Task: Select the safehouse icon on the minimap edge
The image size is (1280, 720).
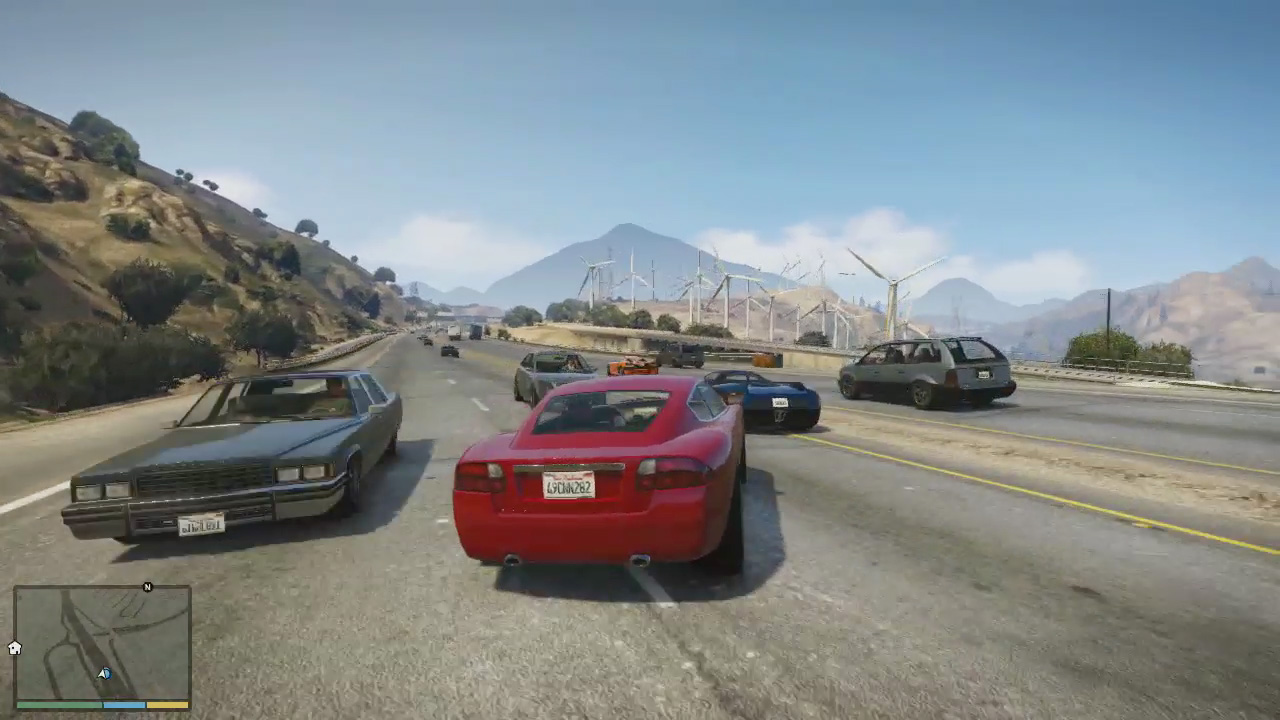Action: pyautogui.click(x=15, y=648)
